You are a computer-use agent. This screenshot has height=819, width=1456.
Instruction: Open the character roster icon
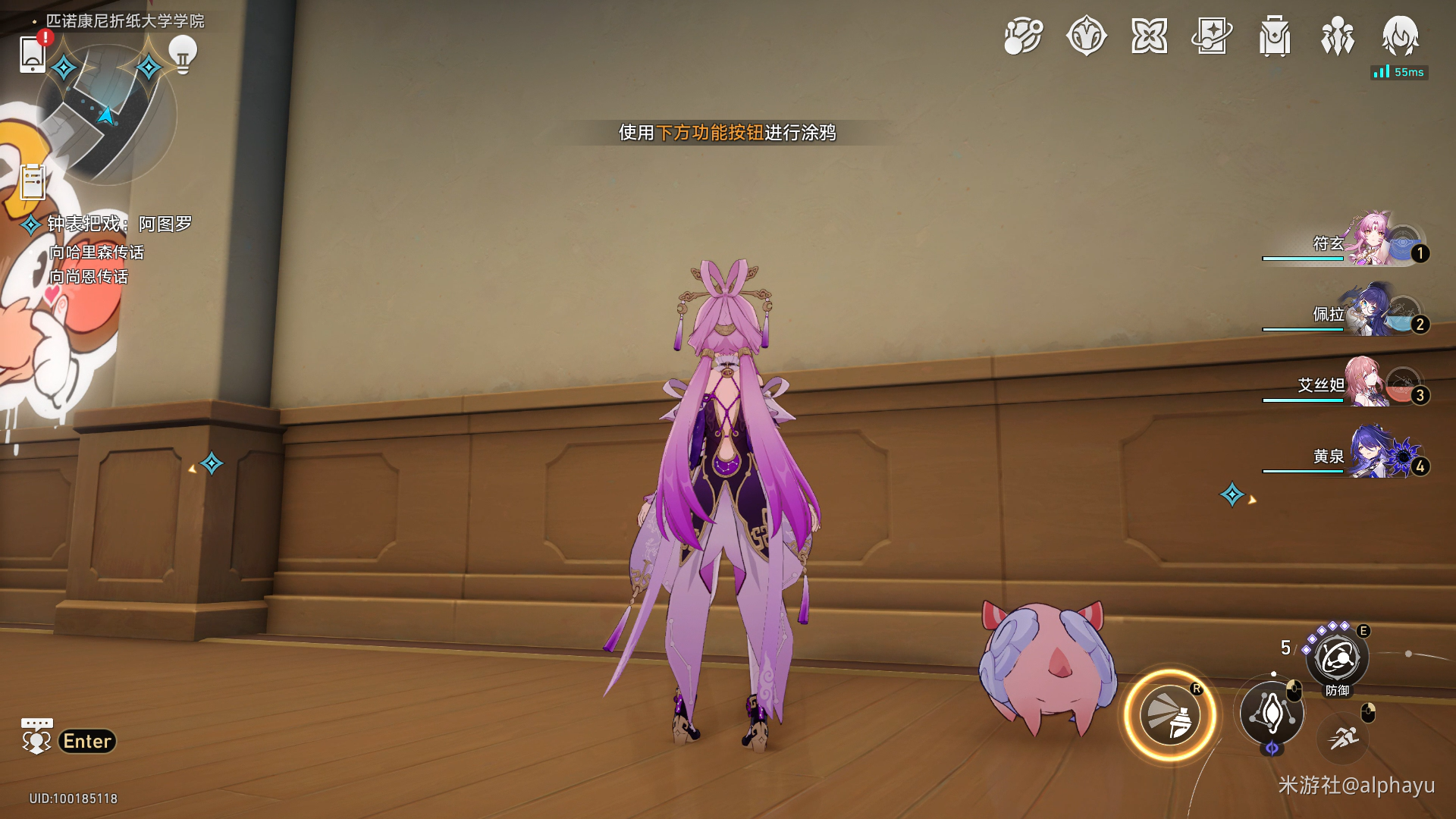(x=1337, y=36)
